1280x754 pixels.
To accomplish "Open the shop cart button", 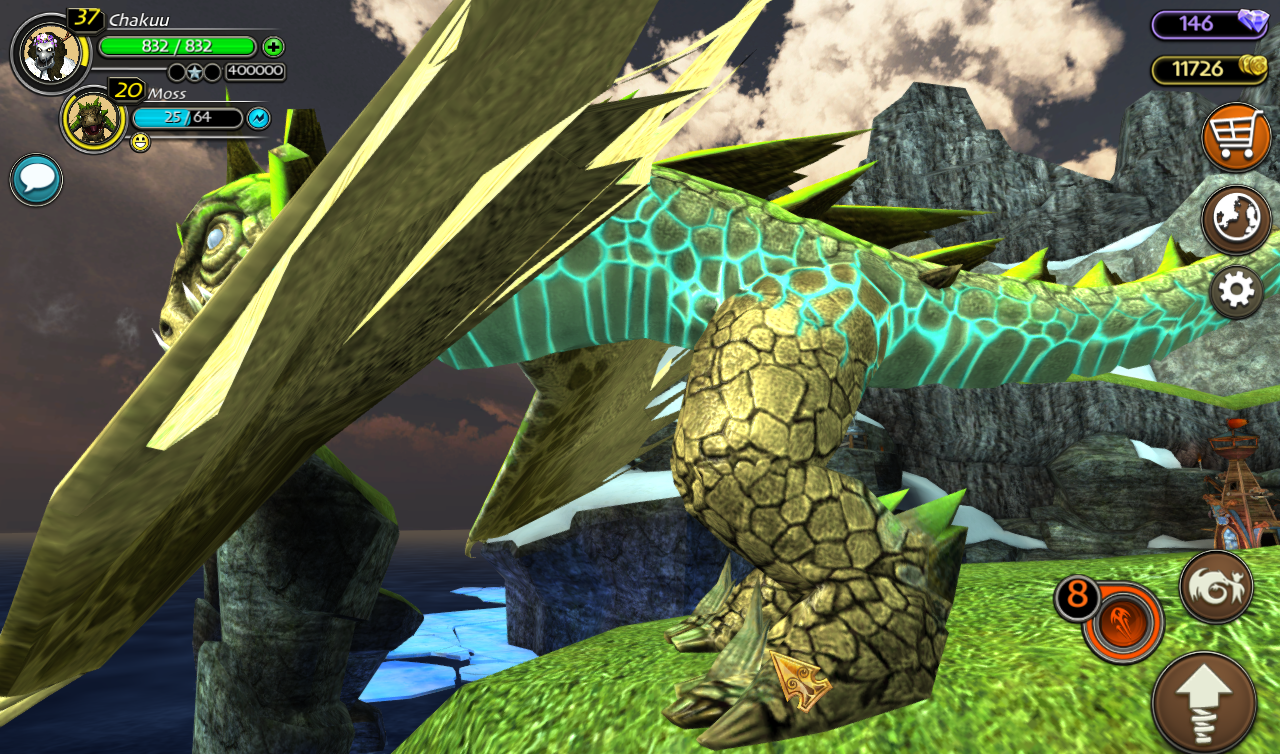I will [1236, 137].
